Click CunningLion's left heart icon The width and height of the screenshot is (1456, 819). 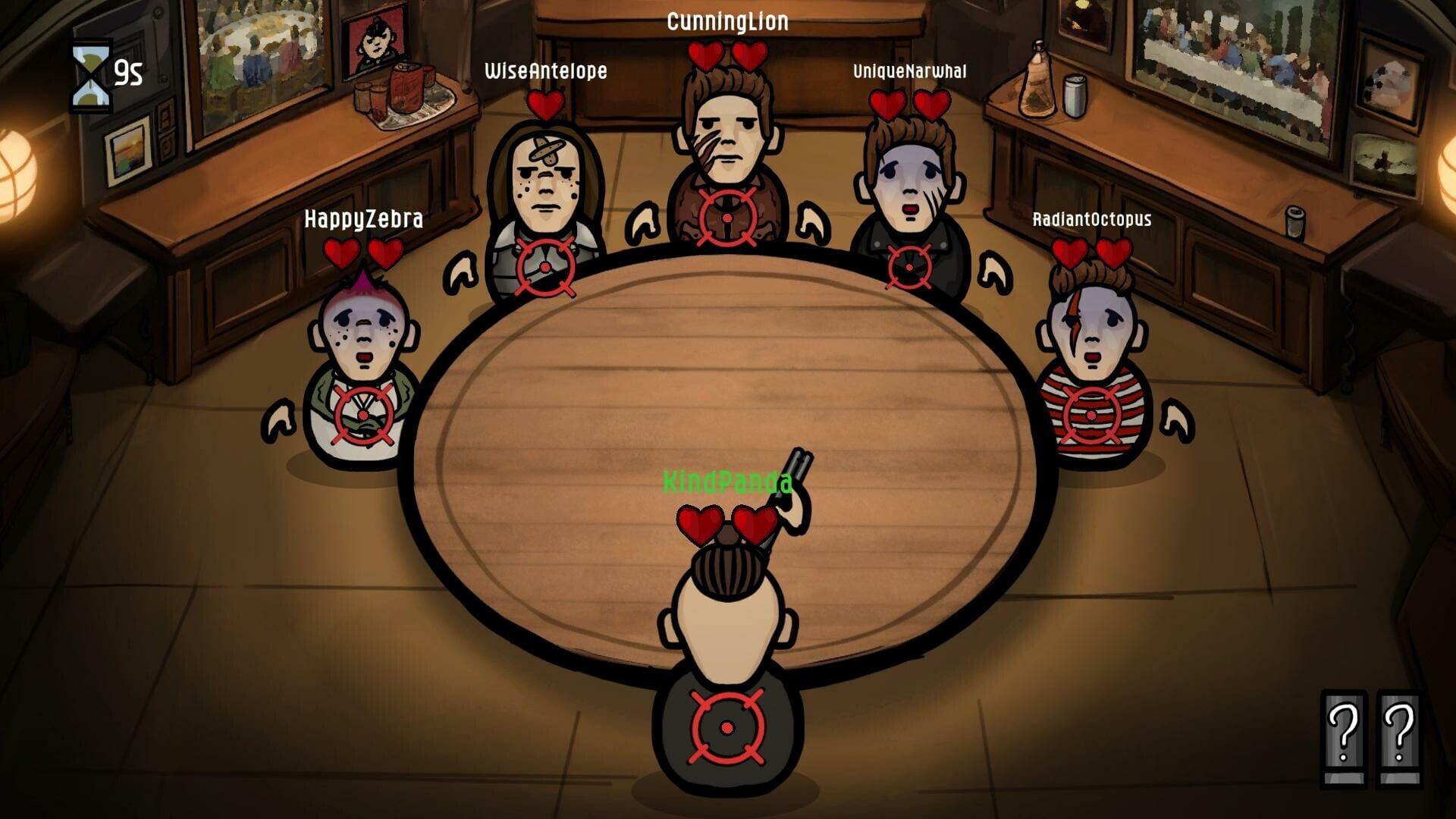coord(706,55)
